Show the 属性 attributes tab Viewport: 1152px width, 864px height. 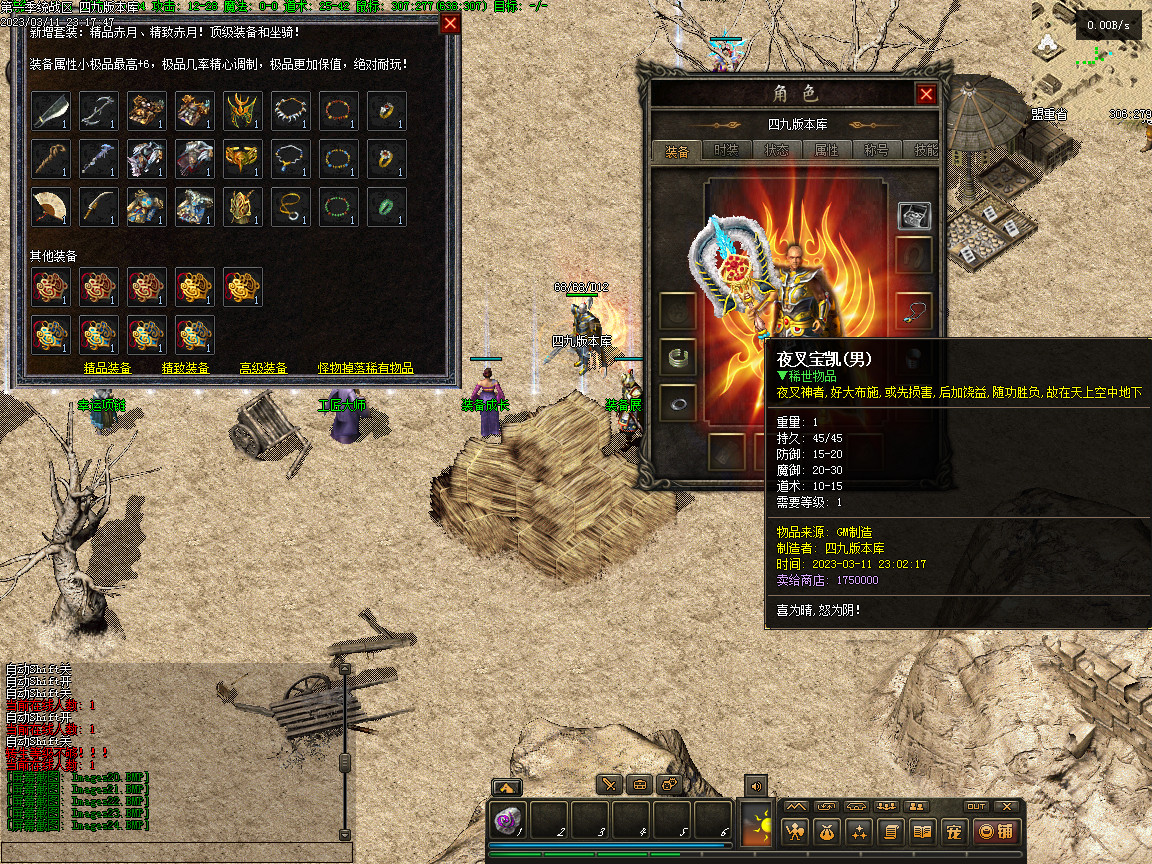[x=826, y=151]
